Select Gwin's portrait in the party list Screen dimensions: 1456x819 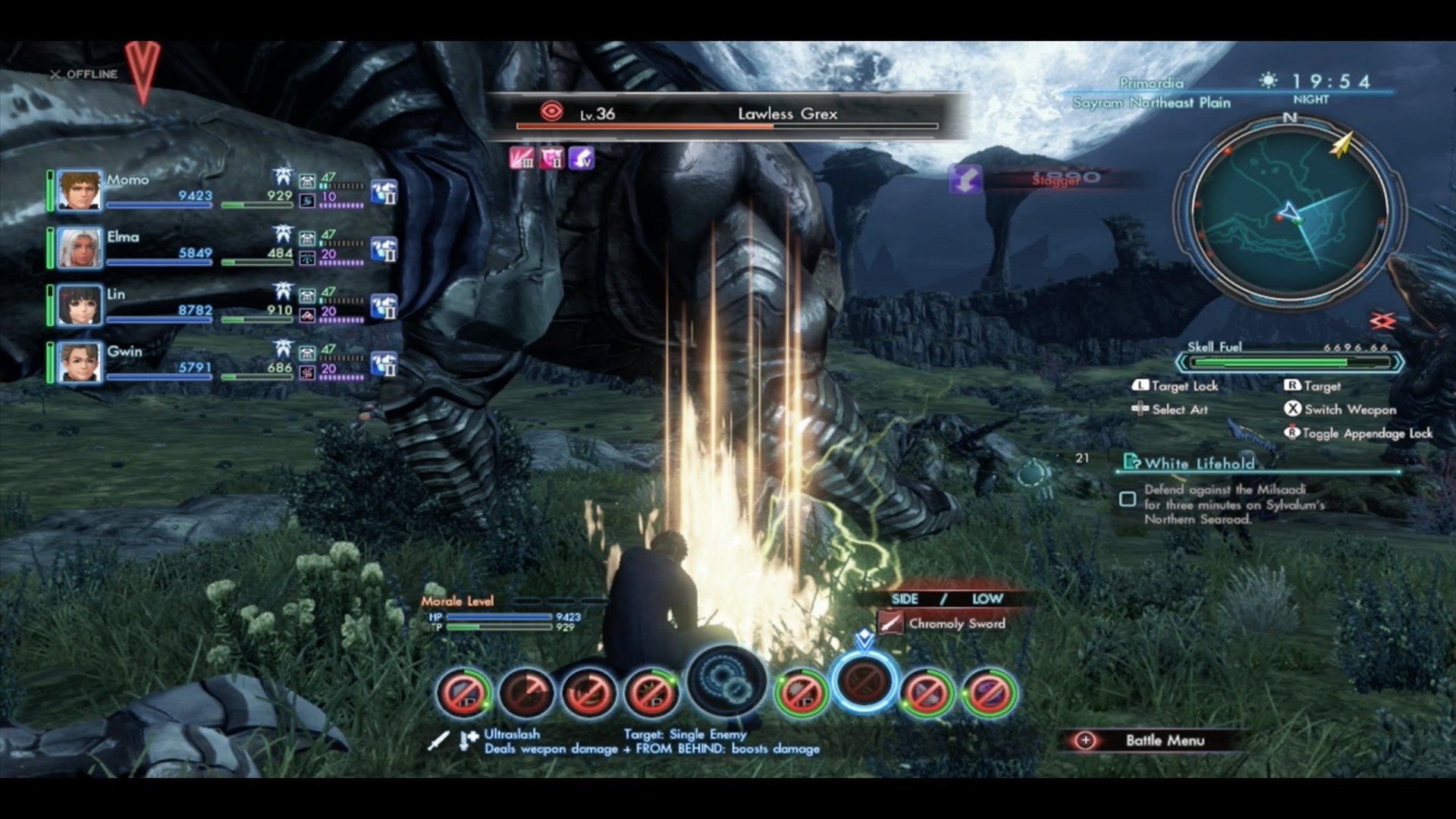pyautogui.click(x=80, y=362)
